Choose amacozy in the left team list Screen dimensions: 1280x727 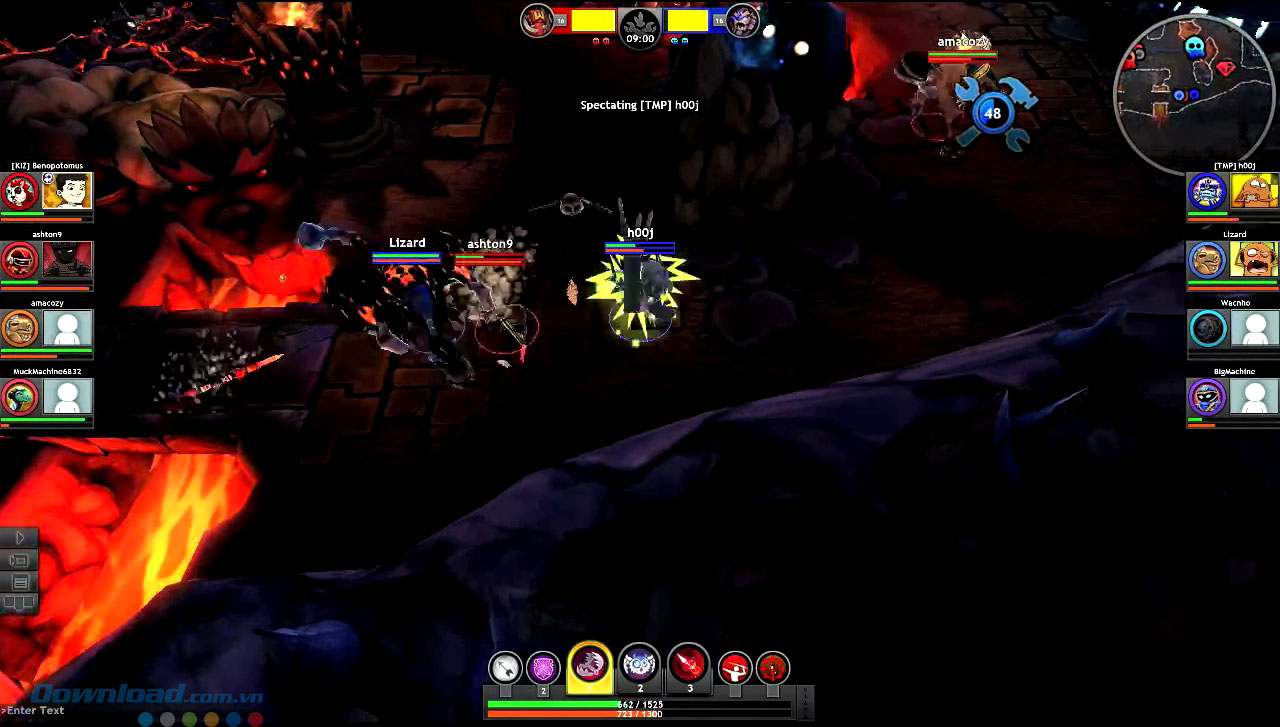tap(47, 328)
